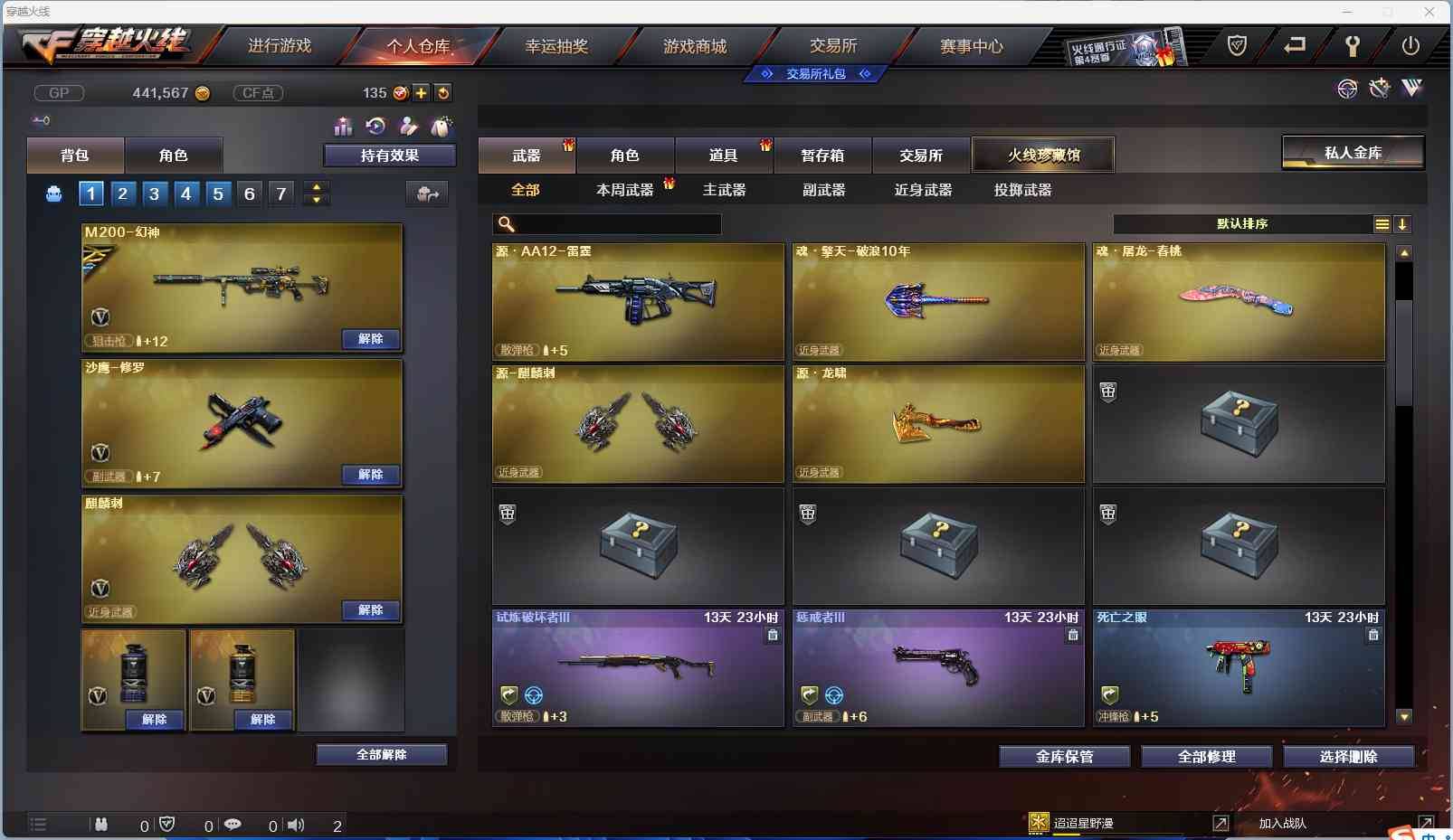The height and width of the screenshot is (840, 1453).
Task: Click the backpack page up stepper arrow
Action: (x=316, y=186)
